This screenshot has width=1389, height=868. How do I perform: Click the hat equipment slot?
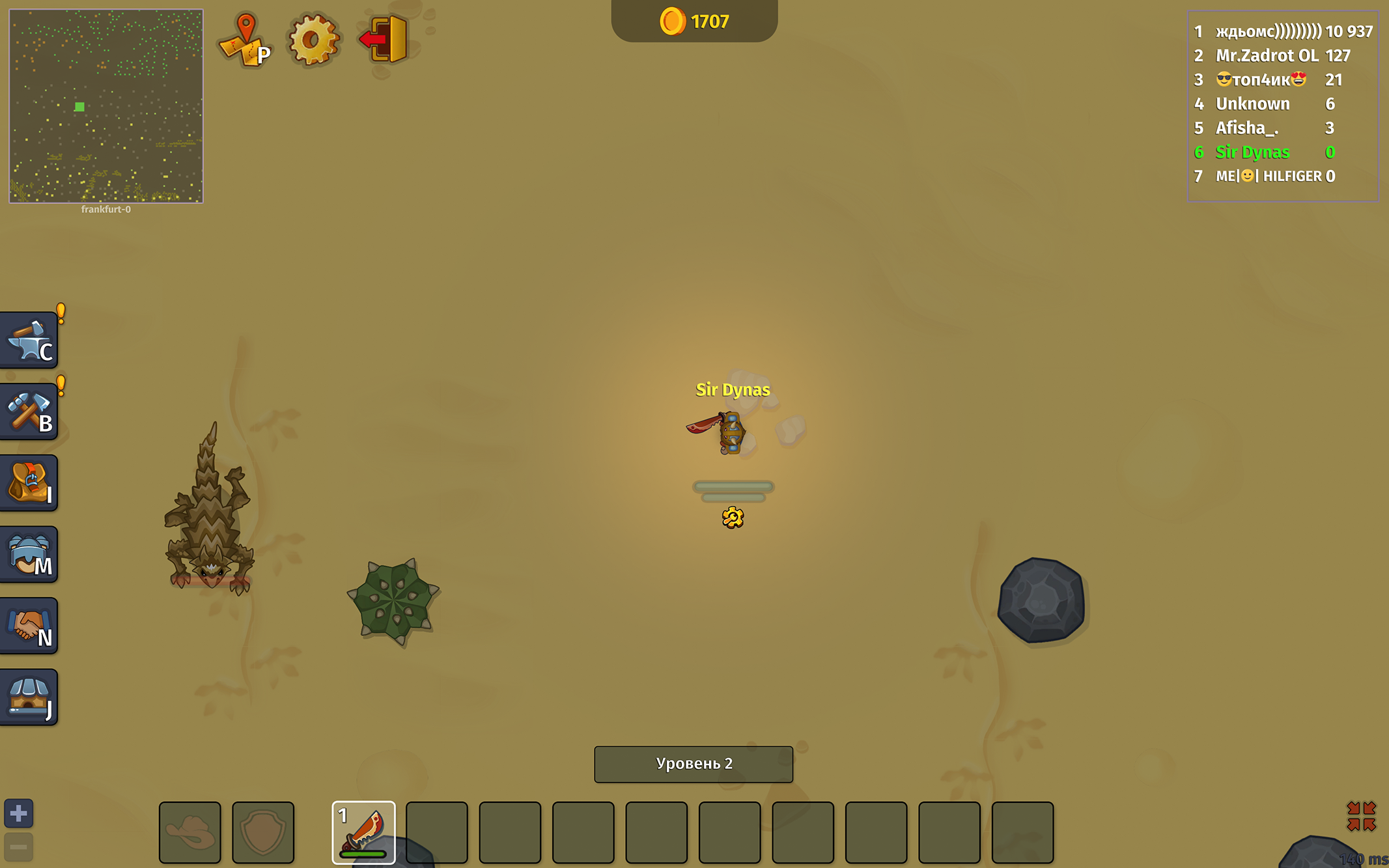pos(189,833)
